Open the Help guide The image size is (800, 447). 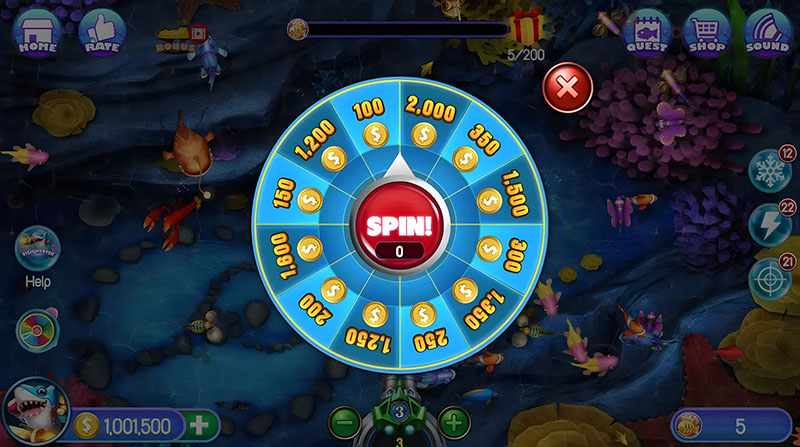click(x=38, y=251)
